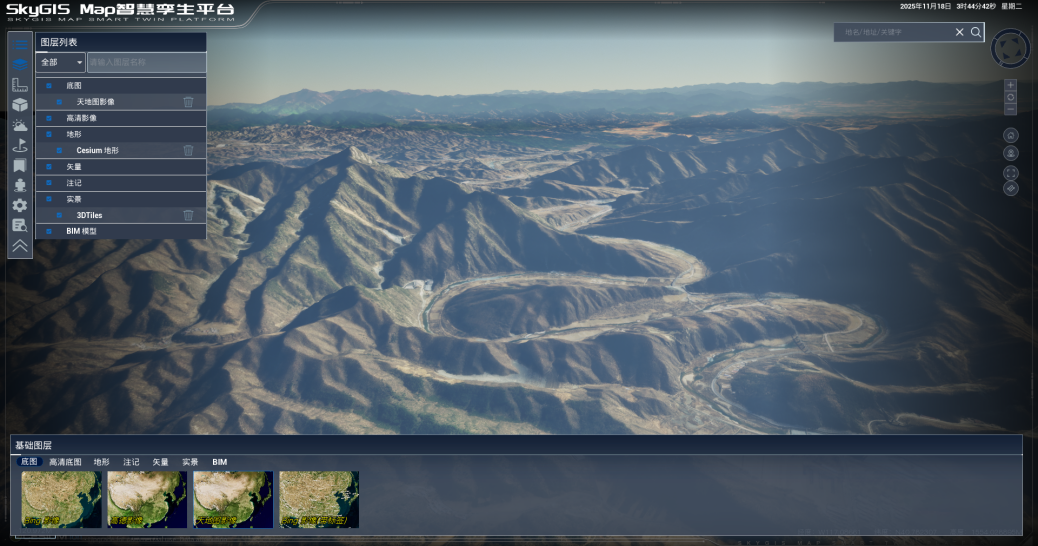Click the place name search box
This screenshot has width=1038, height=546.
(895, 32)
